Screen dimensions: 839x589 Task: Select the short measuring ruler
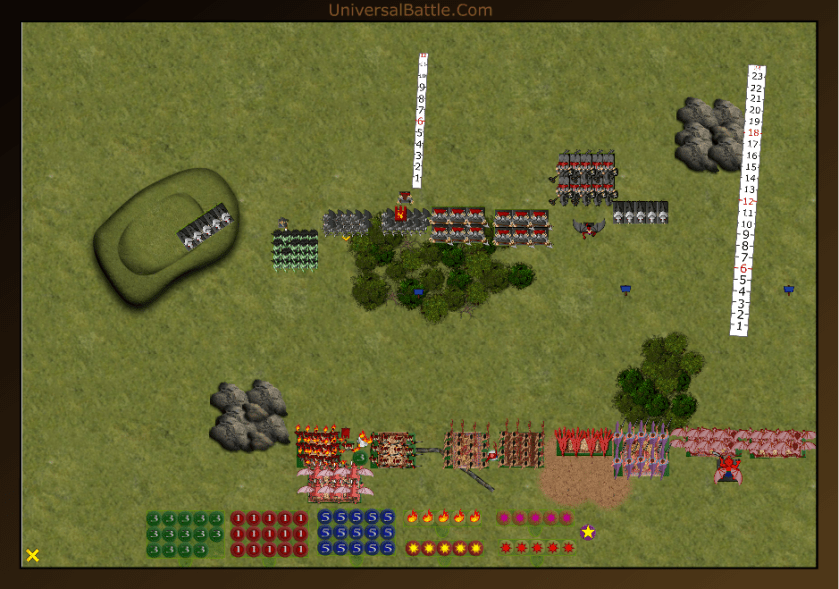[x=420, y=120]
